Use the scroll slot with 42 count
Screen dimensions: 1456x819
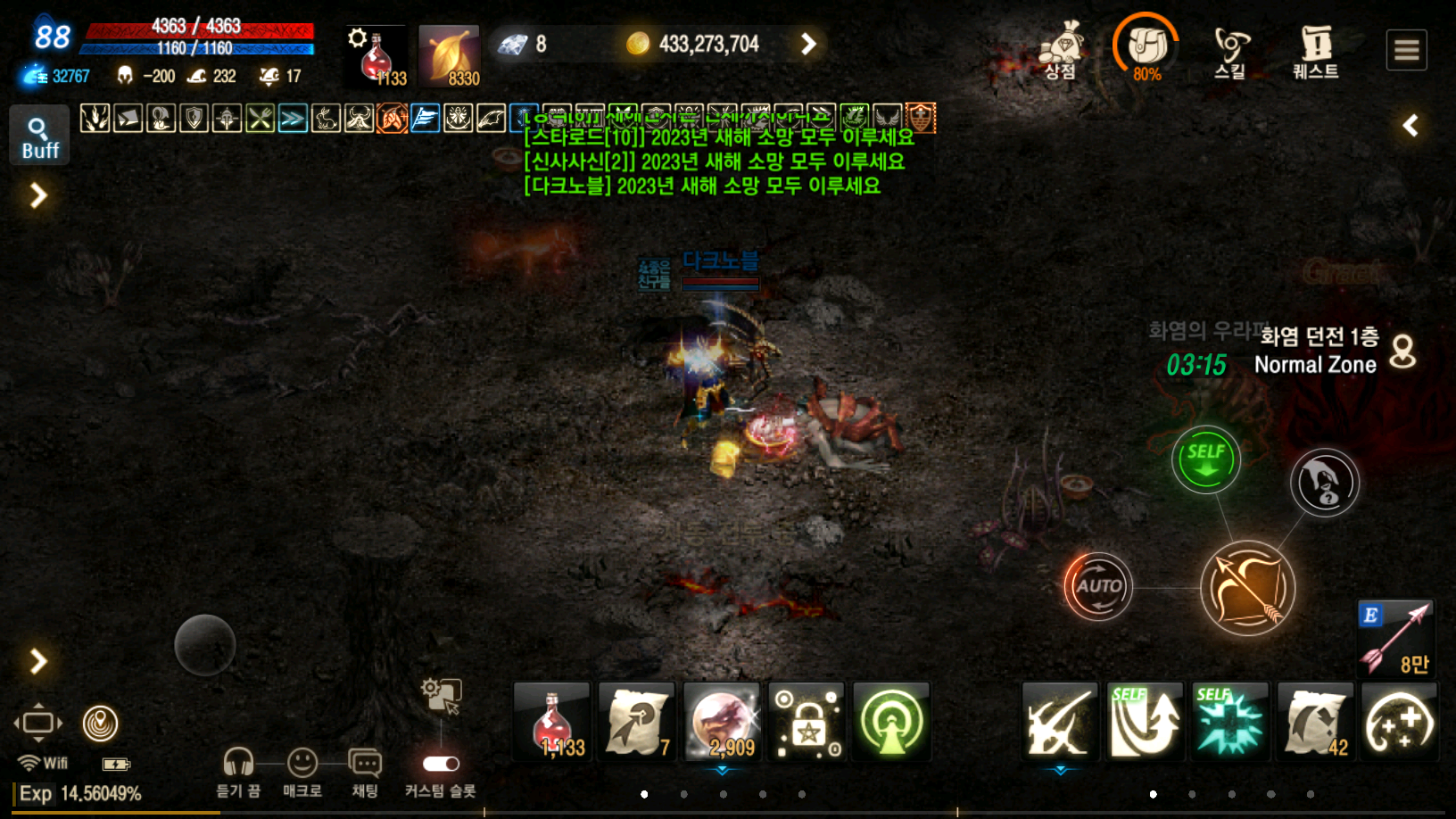[1315, 722]
